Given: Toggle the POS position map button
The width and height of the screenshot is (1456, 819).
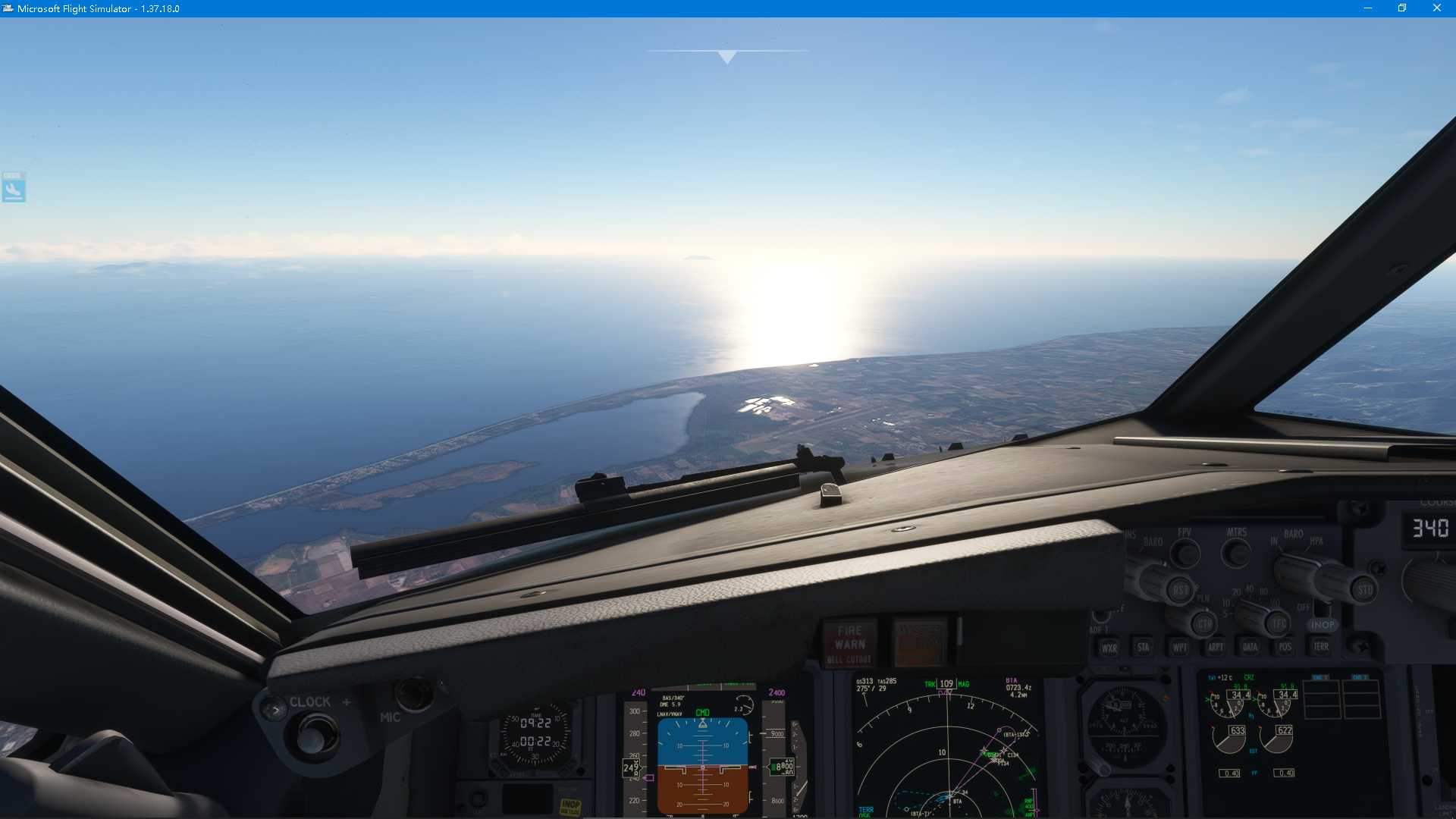Looking at the screenshot, I should [1285, 648].
